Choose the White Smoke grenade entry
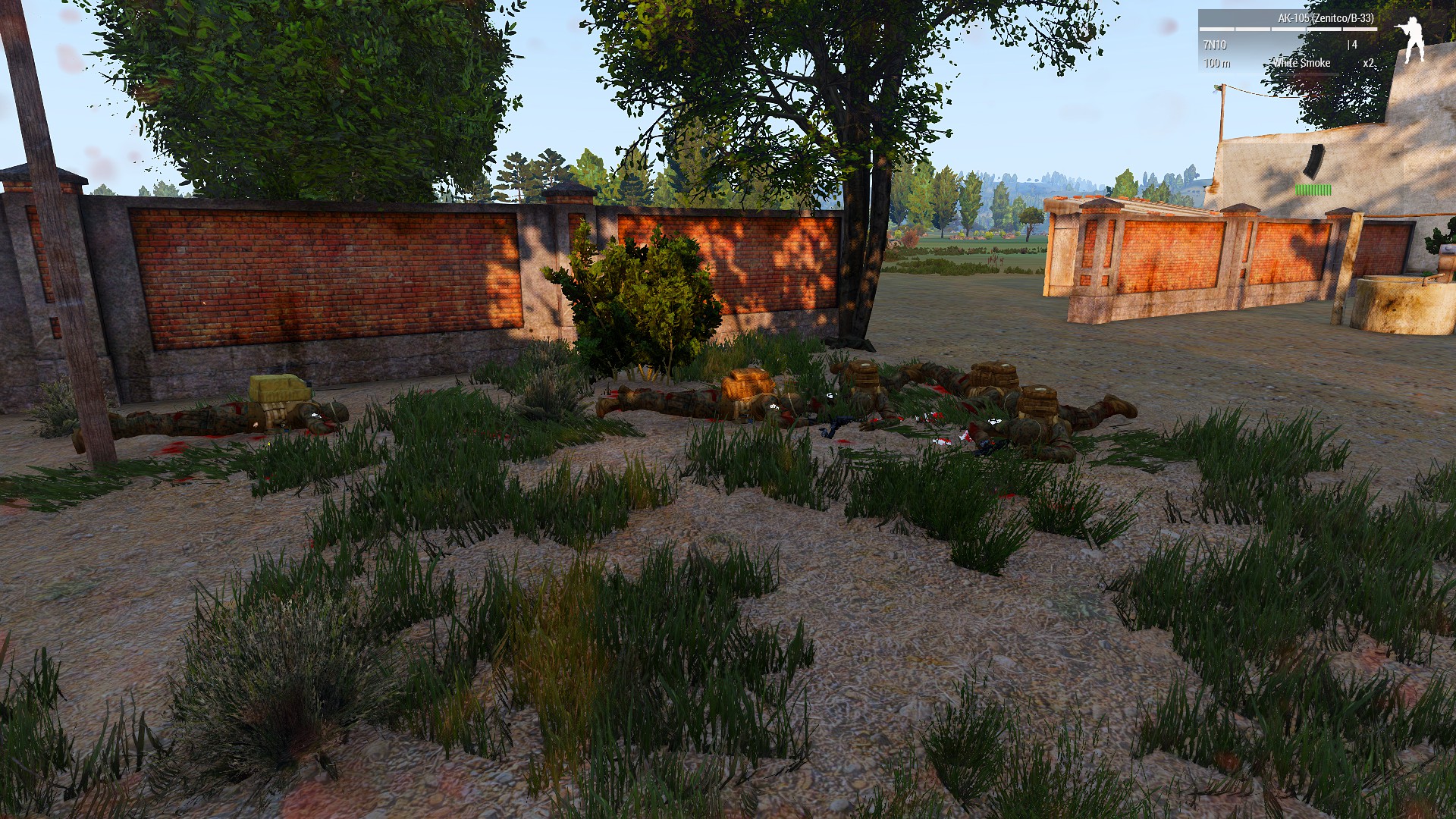Screen dimensions: 1456x819 [x=1301, y=63]
